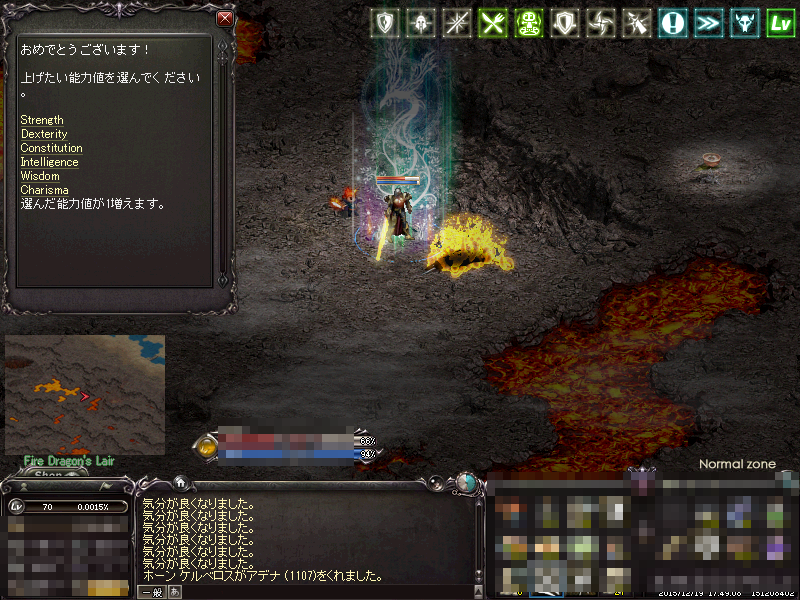This screenshot has width=800, height=600.
Task: Click the home icon above the chat
Action: [x=180, y=481]
